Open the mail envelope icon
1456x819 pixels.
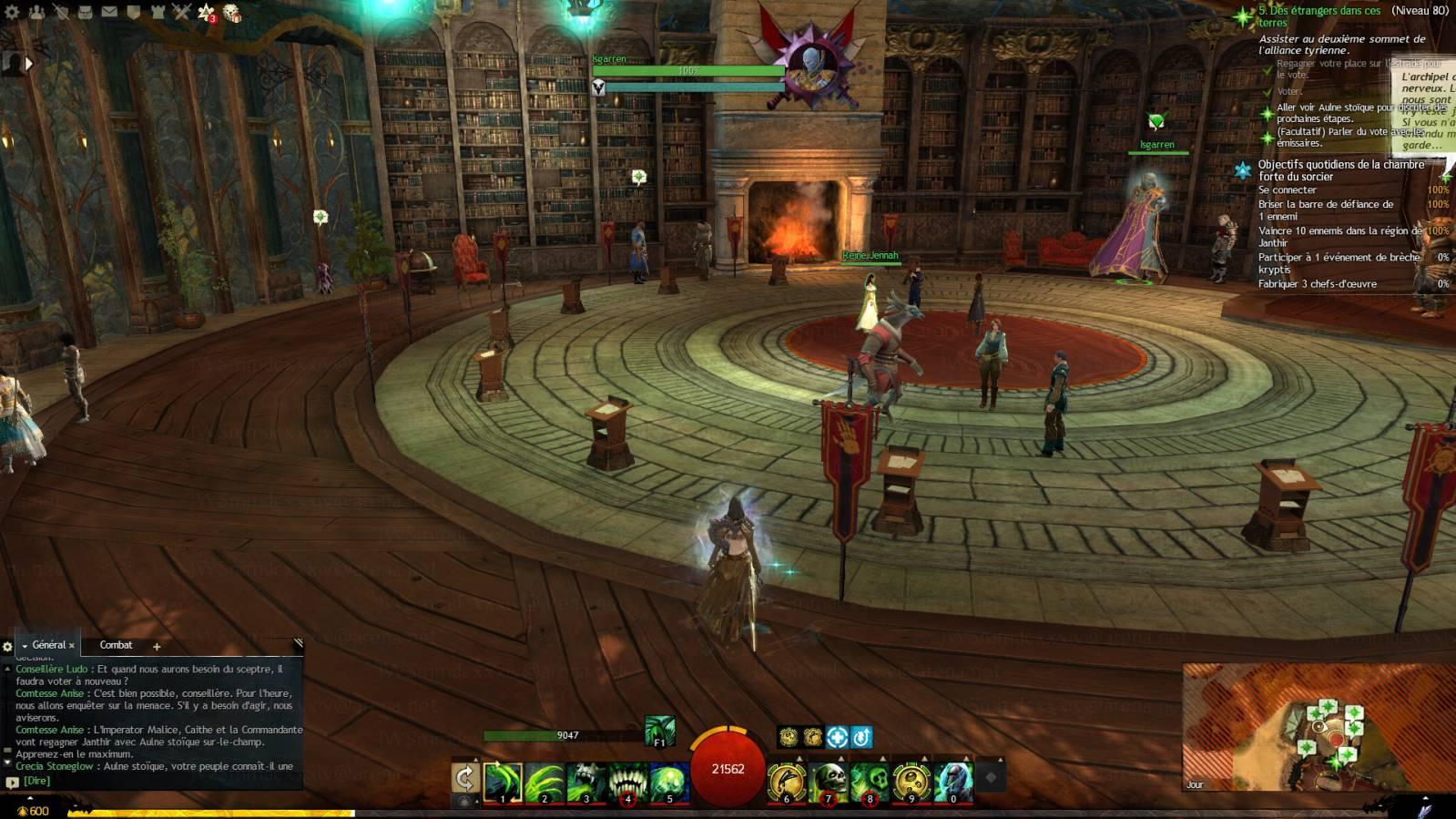[x=108, y=12]
